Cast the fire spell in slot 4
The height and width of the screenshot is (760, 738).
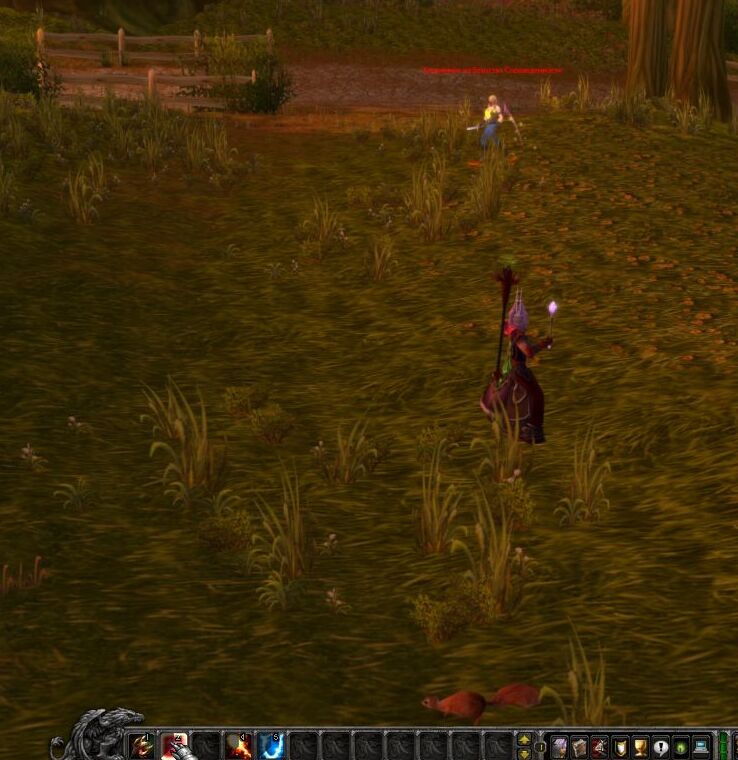pos(238,746)
